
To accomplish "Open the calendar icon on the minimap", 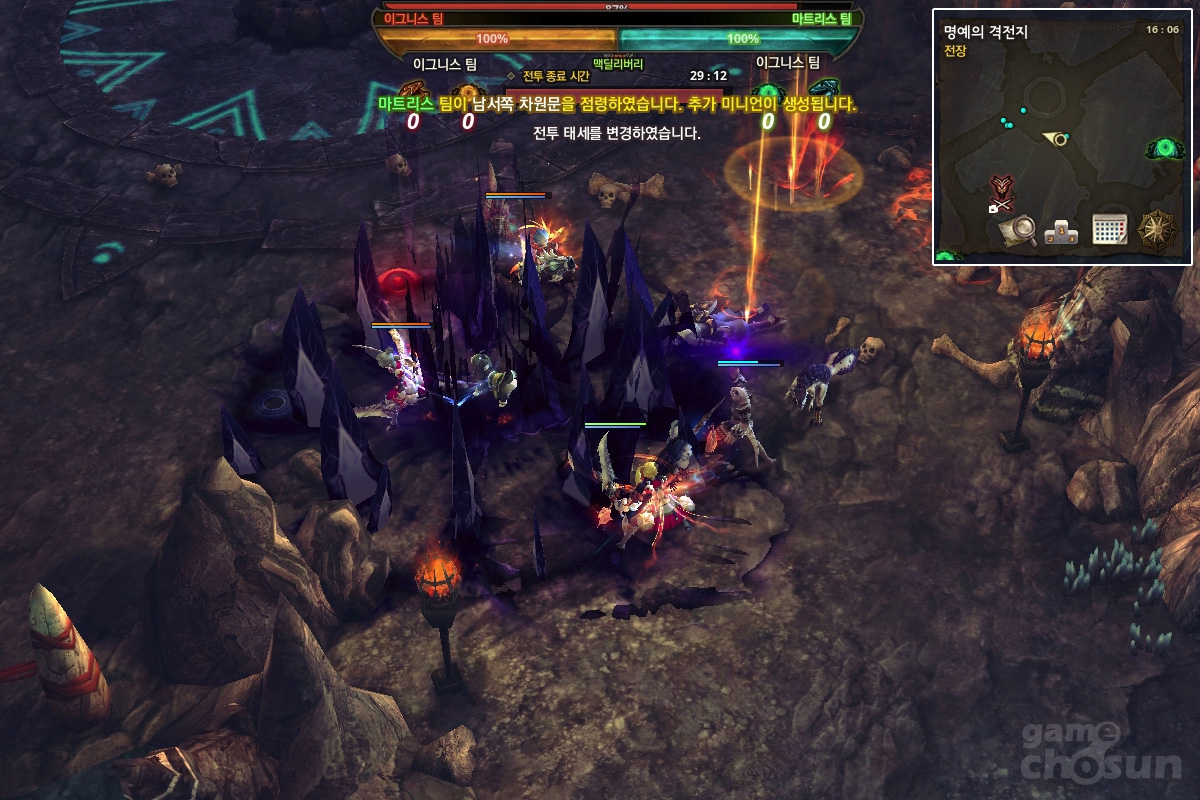I will (x=1109, y=229).
